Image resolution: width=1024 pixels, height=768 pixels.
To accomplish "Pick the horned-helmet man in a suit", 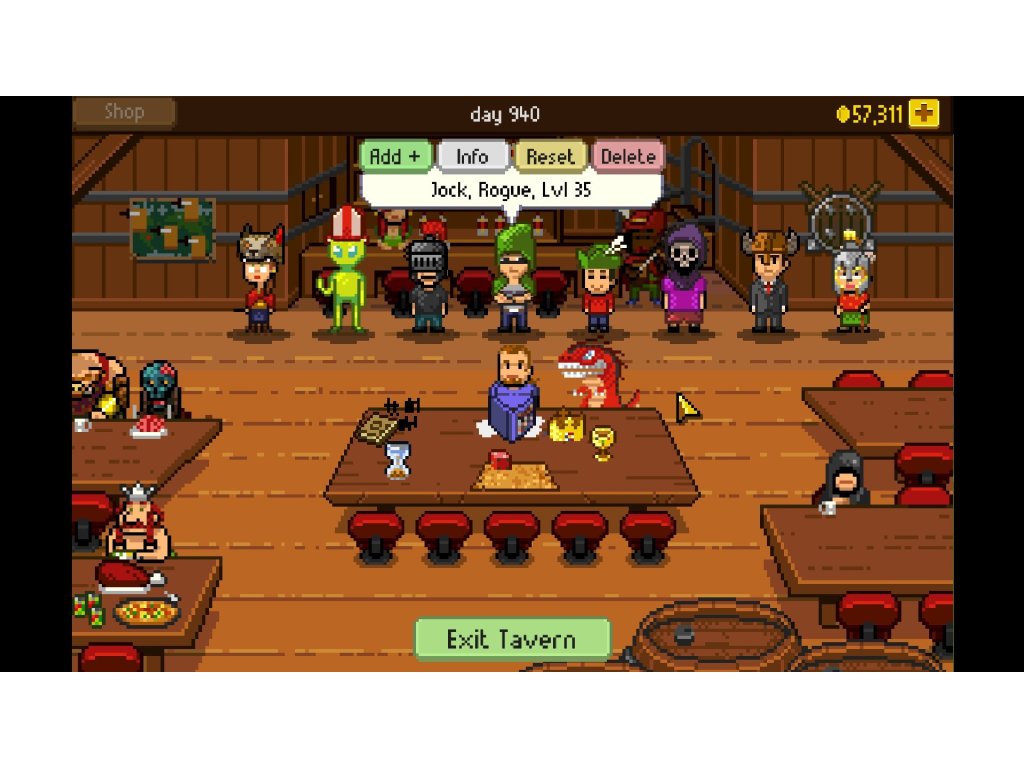I will tap(769, 280).
